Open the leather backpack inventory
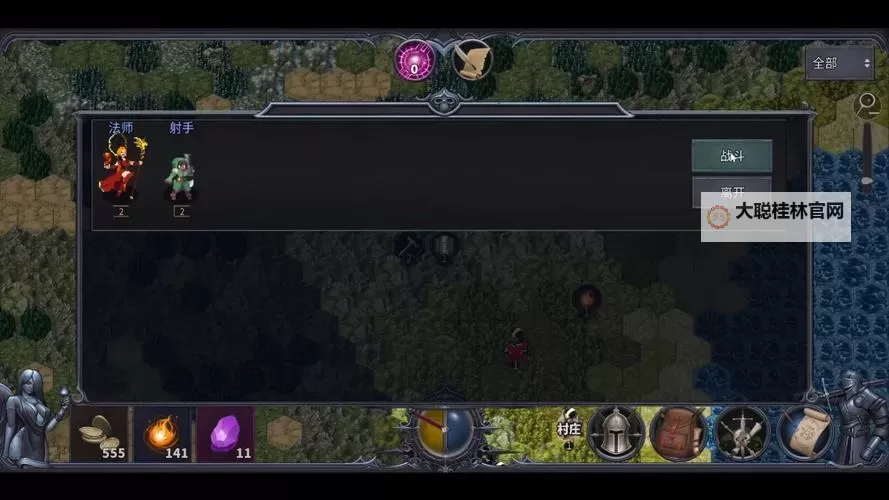 [678, 433]
